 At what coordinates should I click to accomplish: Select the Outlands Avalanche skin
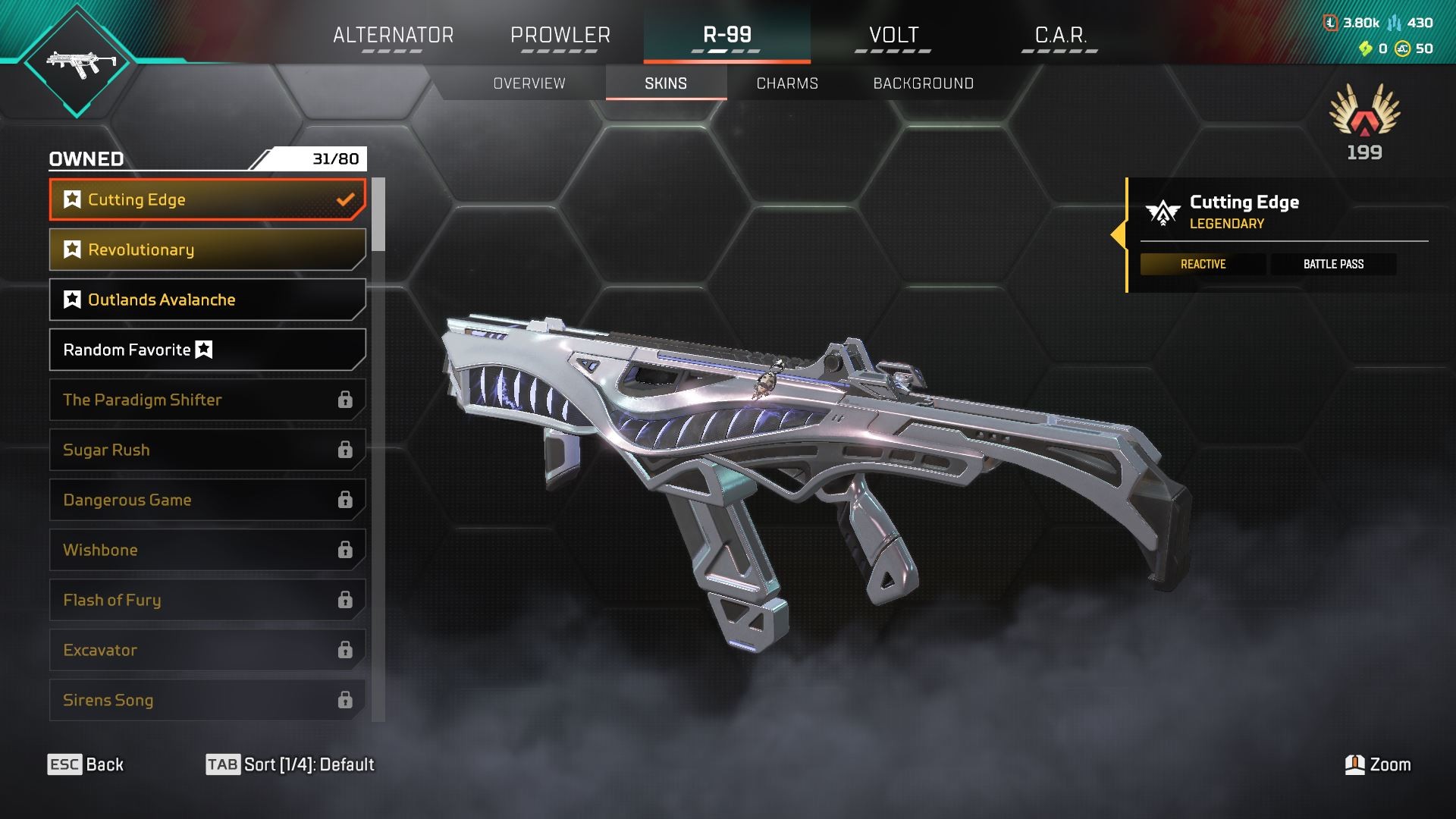(x=207, y=300)
